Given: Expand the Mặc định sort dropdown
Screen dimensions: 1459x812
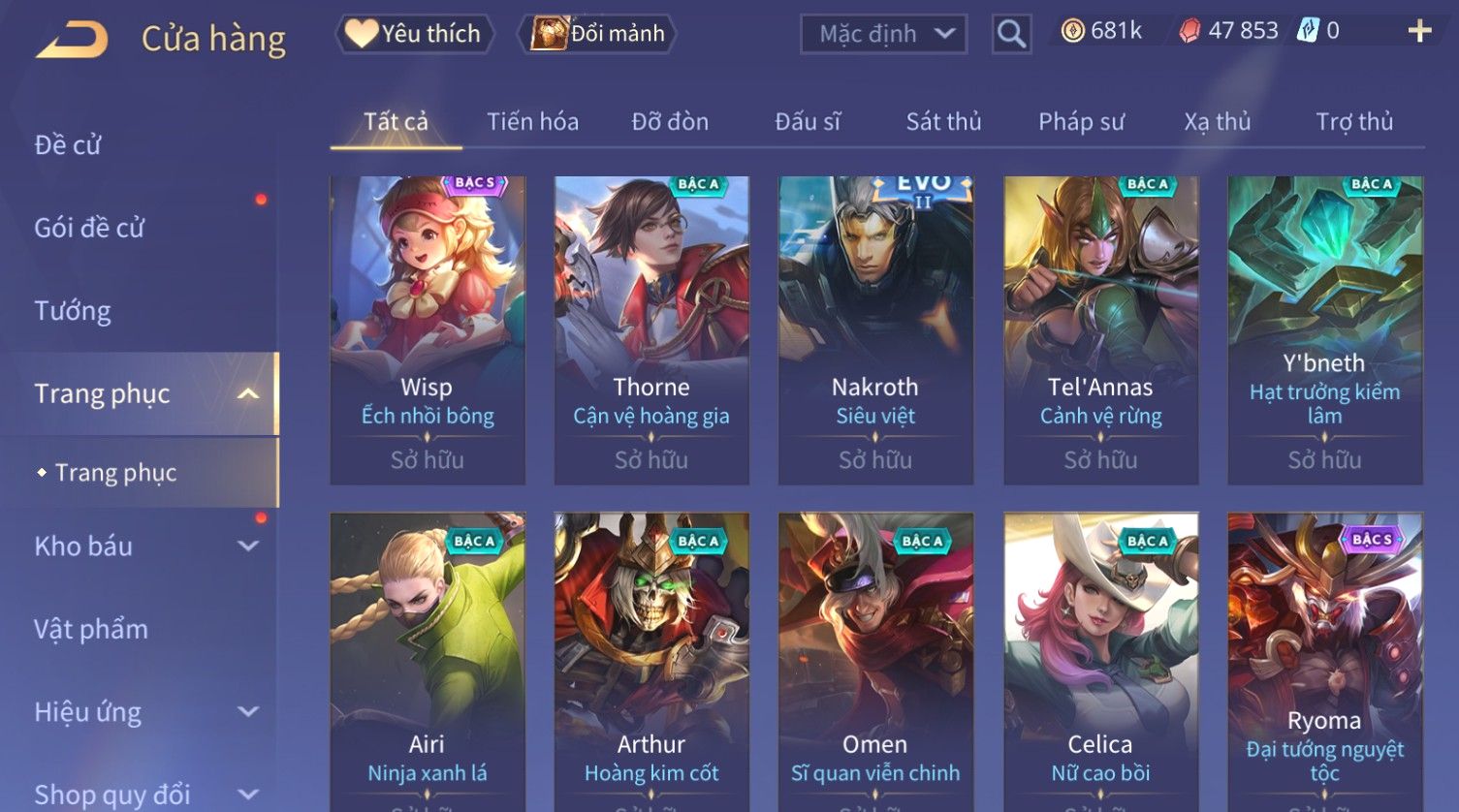Looking at the screenshot, I should point(883,34).
